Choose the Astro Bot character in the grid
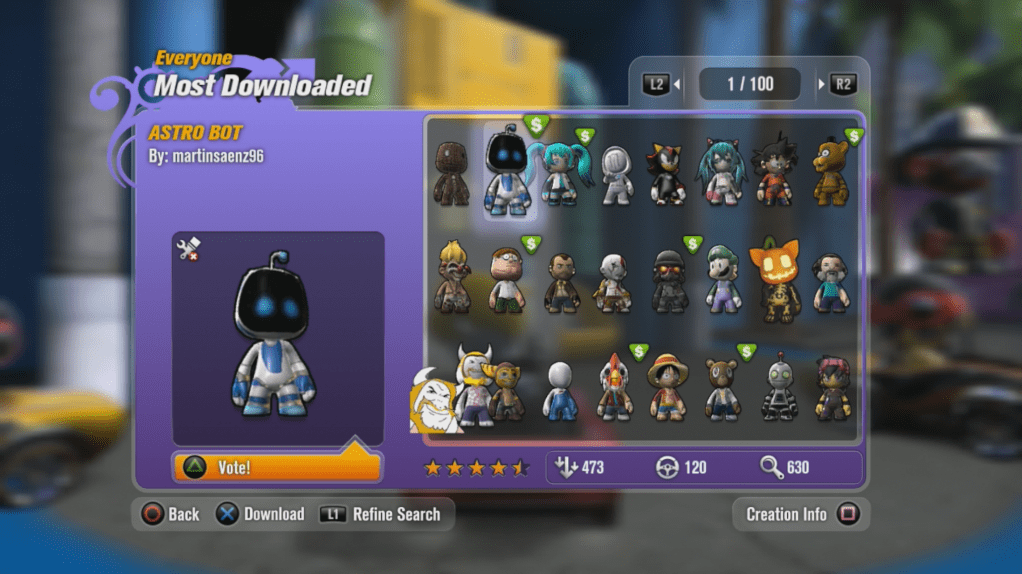This screenshot has height=574, width=1022. point(509,170)
